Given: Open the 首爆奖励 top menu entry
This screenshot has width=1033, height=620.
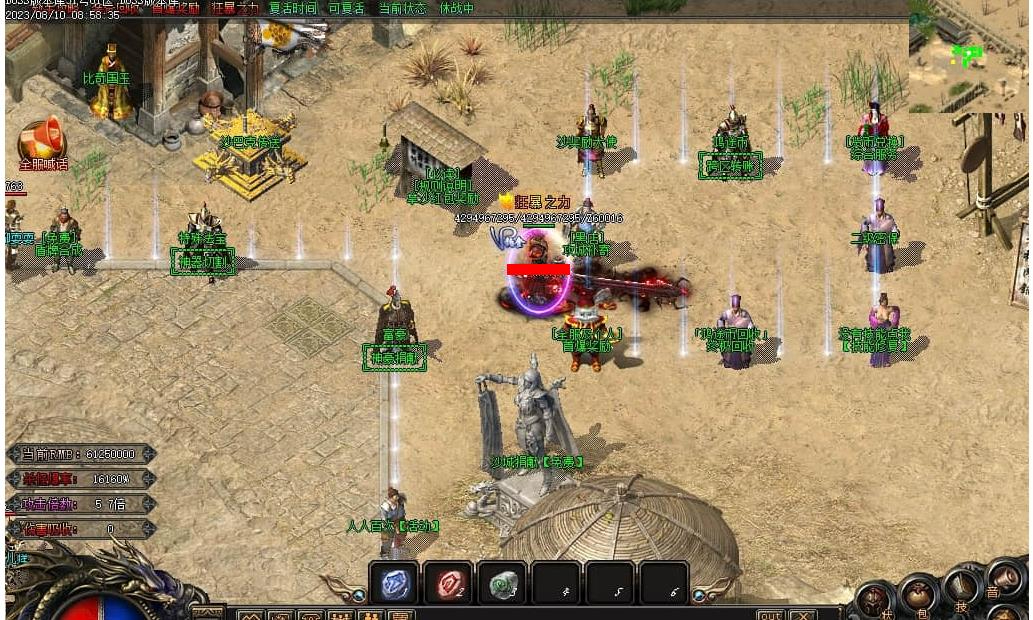Looking at the screenshot, I should pos(175,8).
